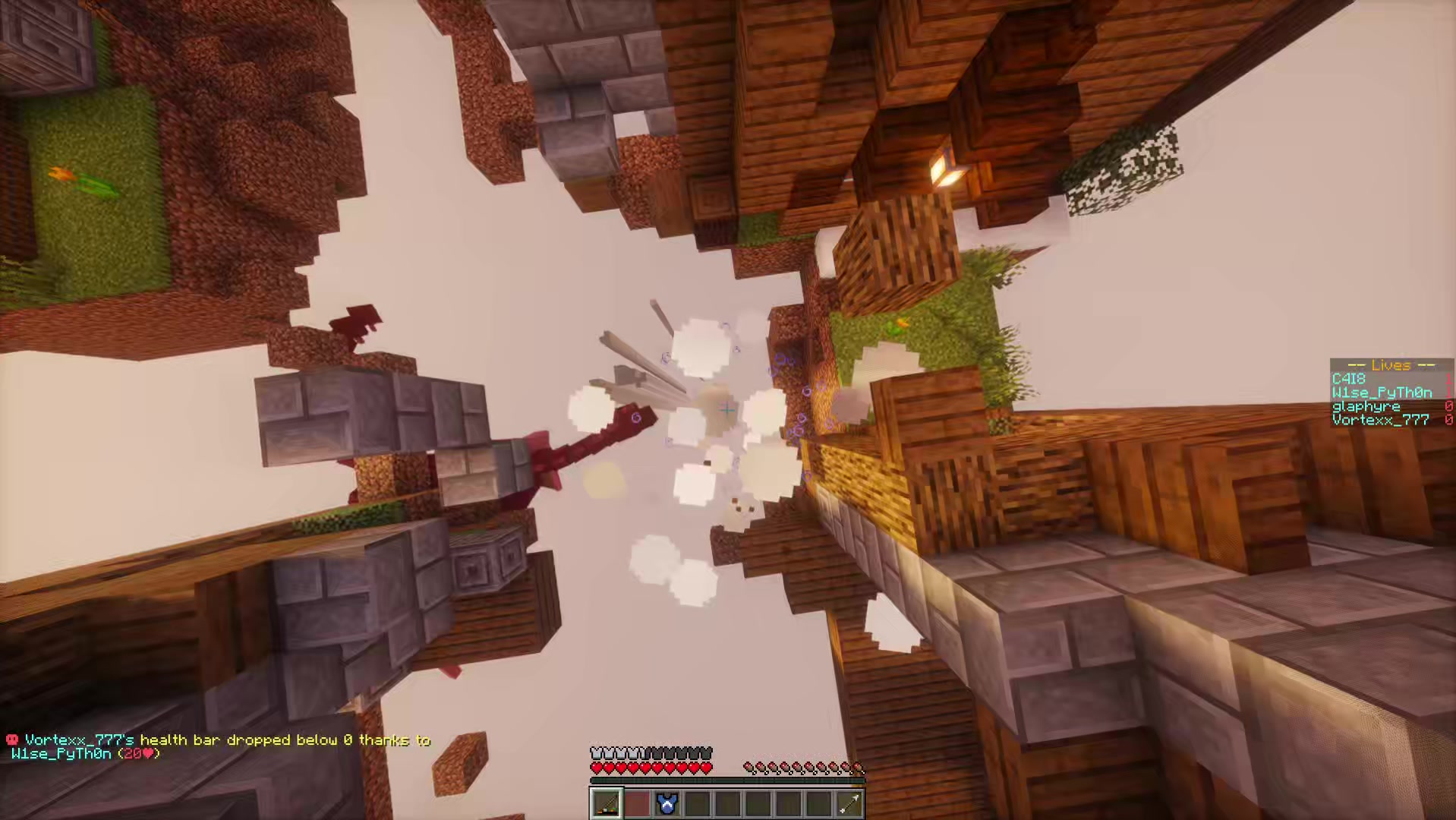Viewport: 1456px width, 820px height.
Task: Click the crosshair at screen center
Action: [726, 410]
